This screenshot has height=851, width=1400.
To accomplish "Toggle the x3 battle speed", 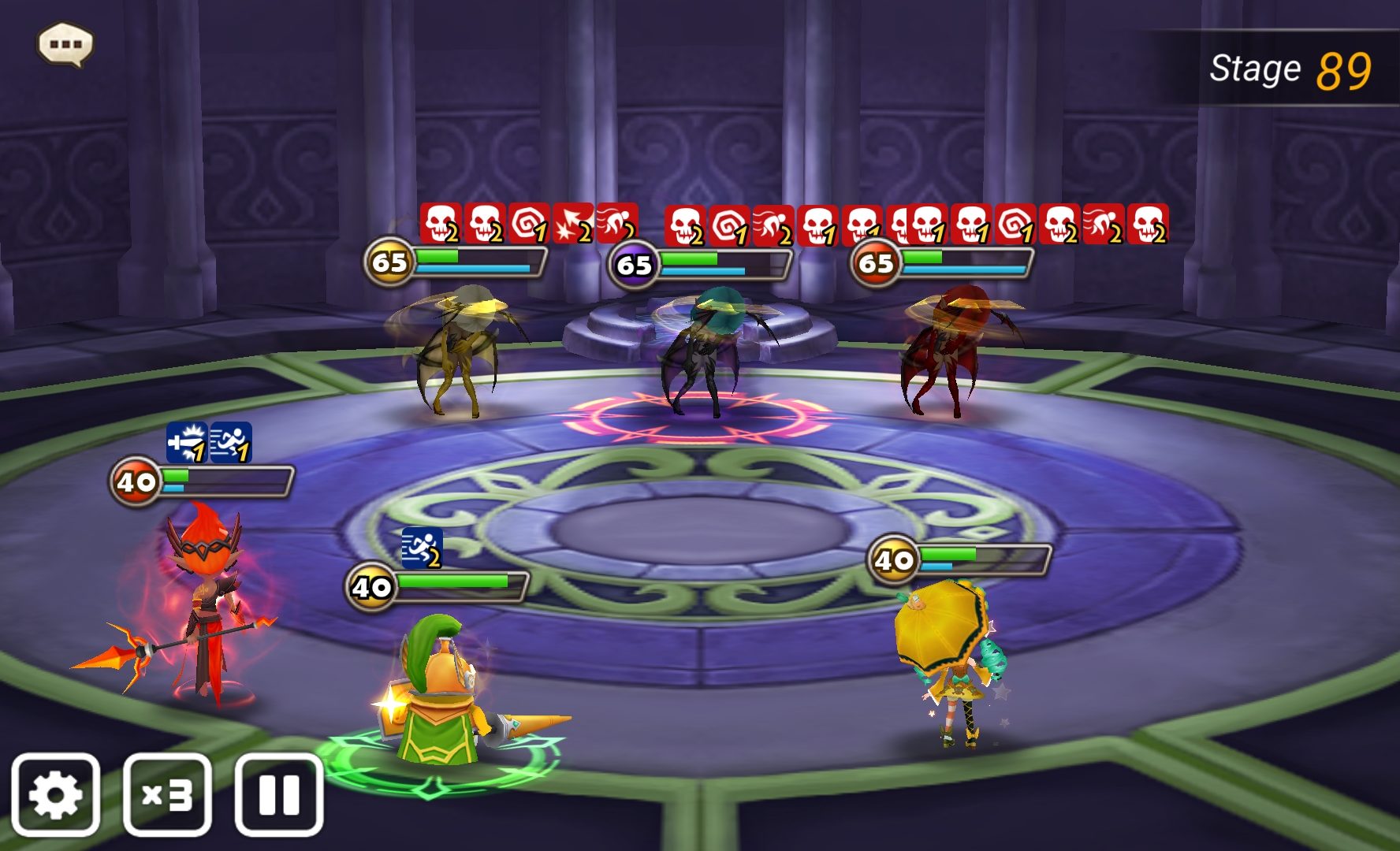I will [167, 794].
